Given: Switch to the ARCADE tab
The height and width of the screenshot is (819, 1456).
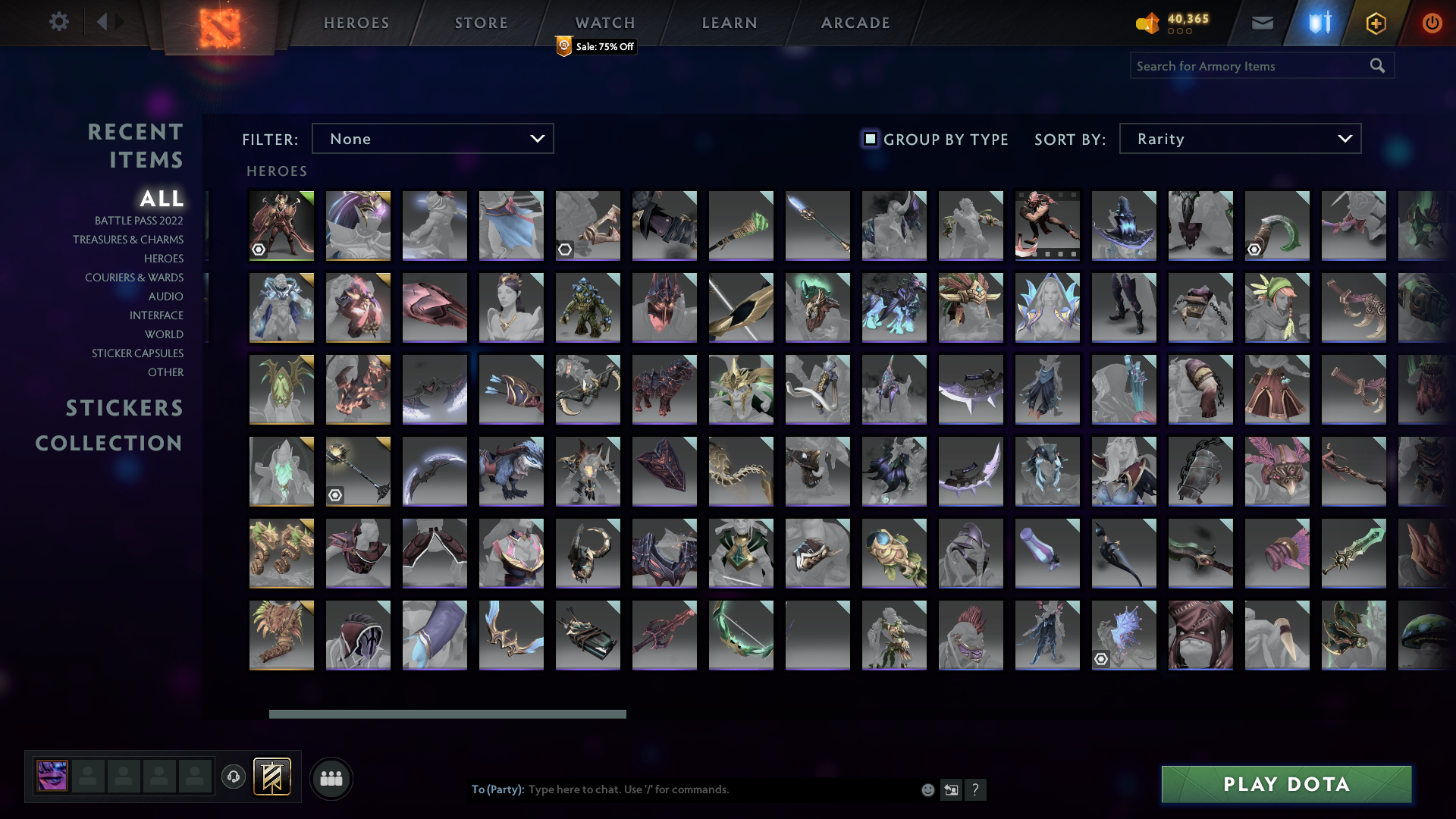Looking at the screenshot, I should coord(855,23).
